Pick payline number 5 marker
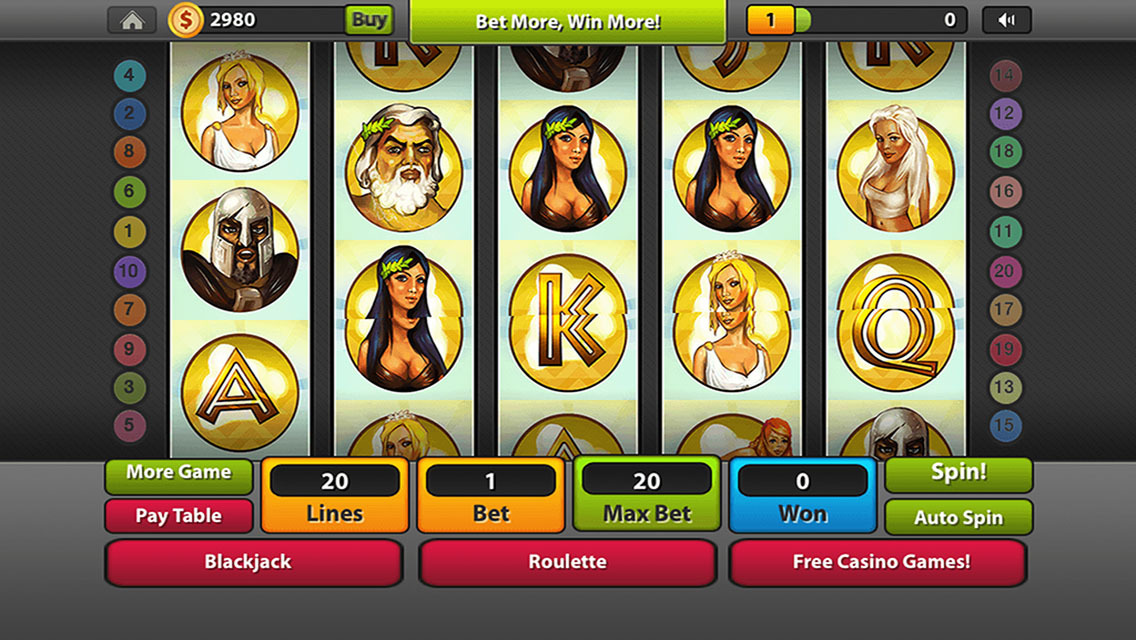The height and width of the screenshot is (640, 1136). (129, 426)
